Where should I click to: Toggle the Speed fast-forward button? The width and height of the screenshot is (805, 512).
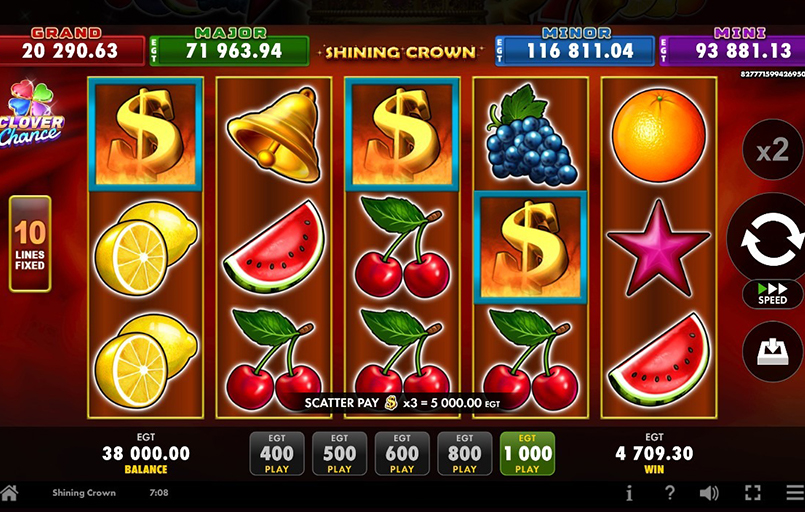(x=772, y=293)
